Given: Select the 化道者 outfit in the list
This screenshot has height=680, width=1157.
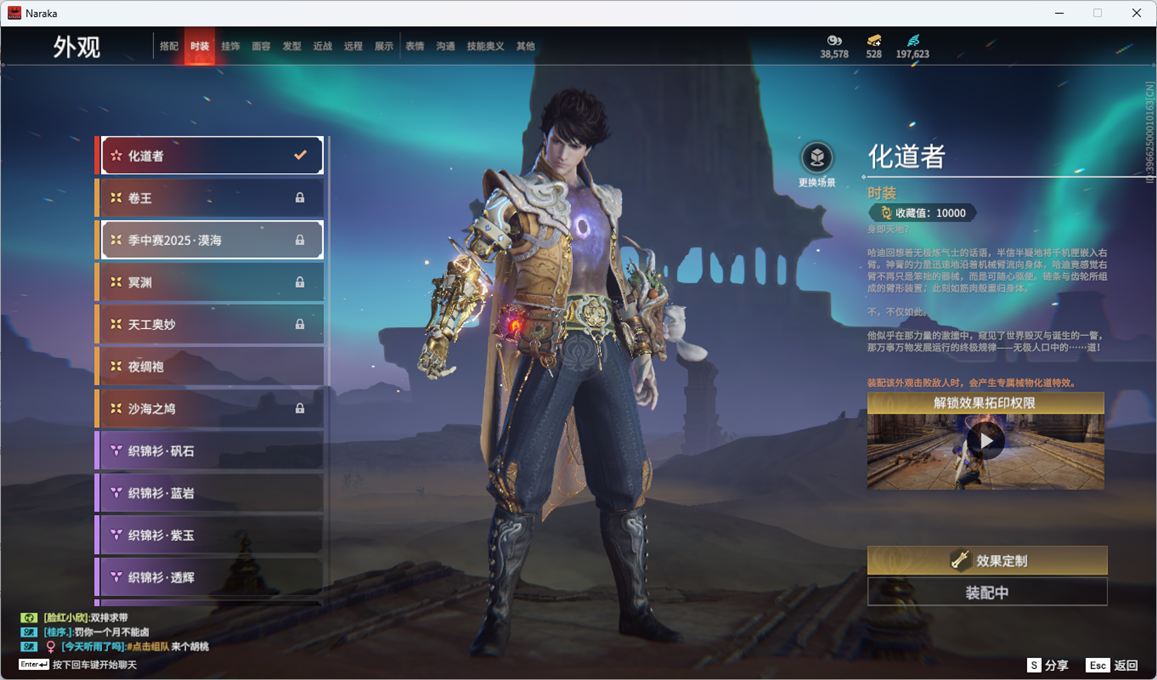Looking at the screenshot, I should pyautogui.click(x=210, y=156).
